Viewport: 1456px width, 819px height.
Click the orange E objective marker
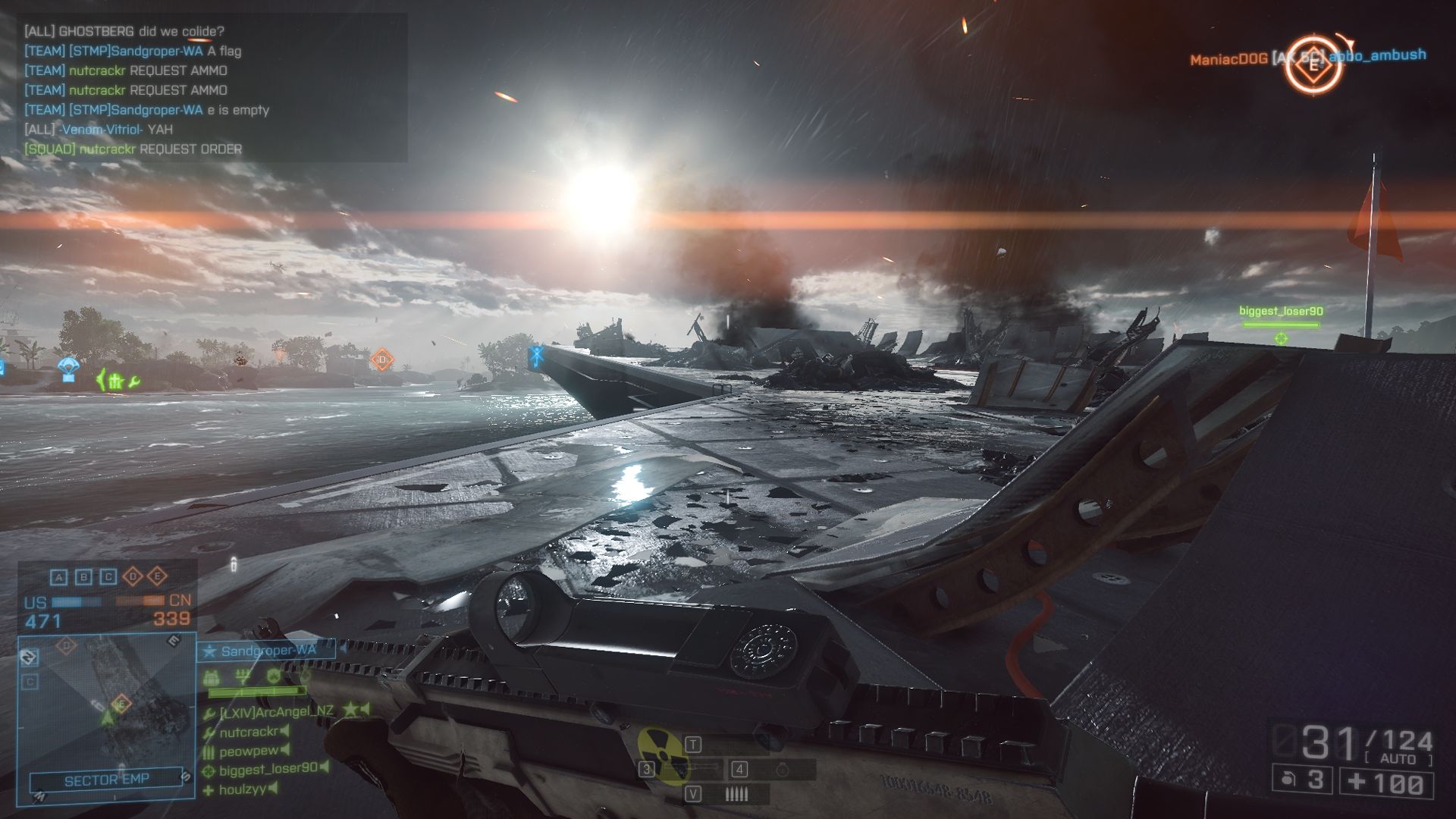coord(1314,65)
